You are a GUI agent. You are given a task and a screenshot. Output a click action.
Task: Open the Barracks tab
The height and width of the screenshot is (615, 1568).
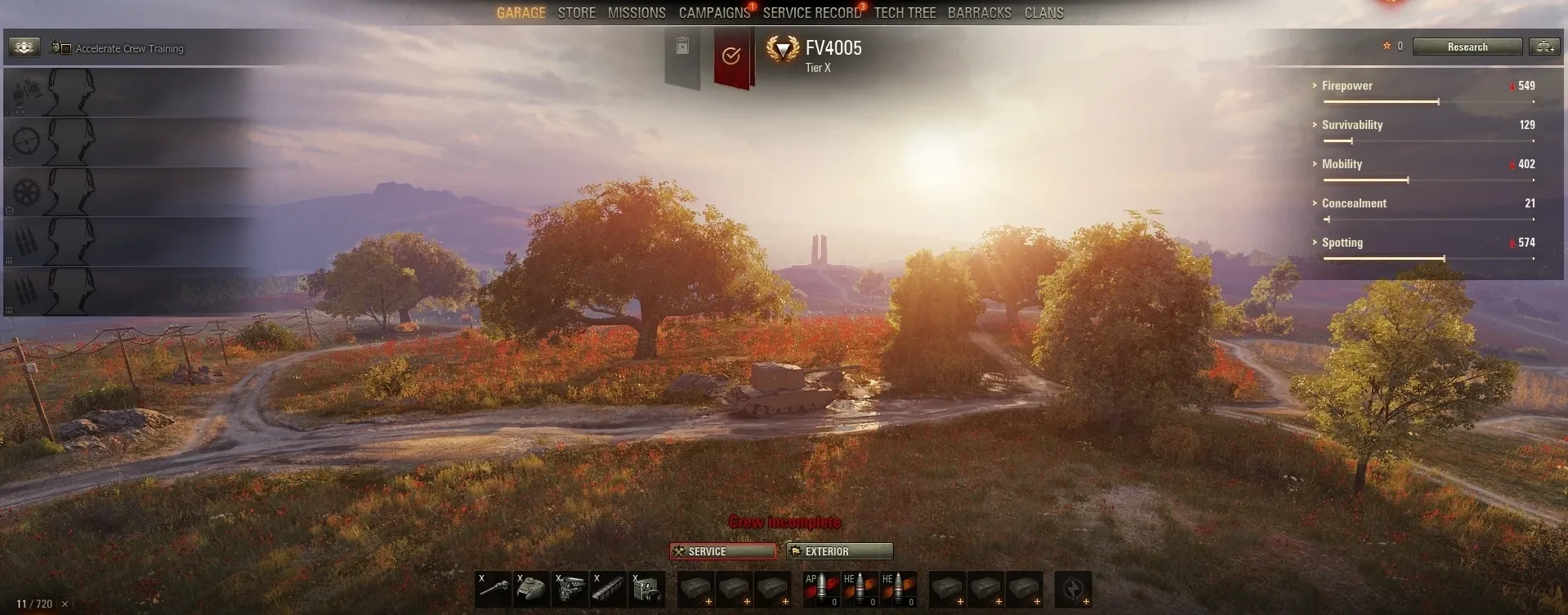(979, 13)
